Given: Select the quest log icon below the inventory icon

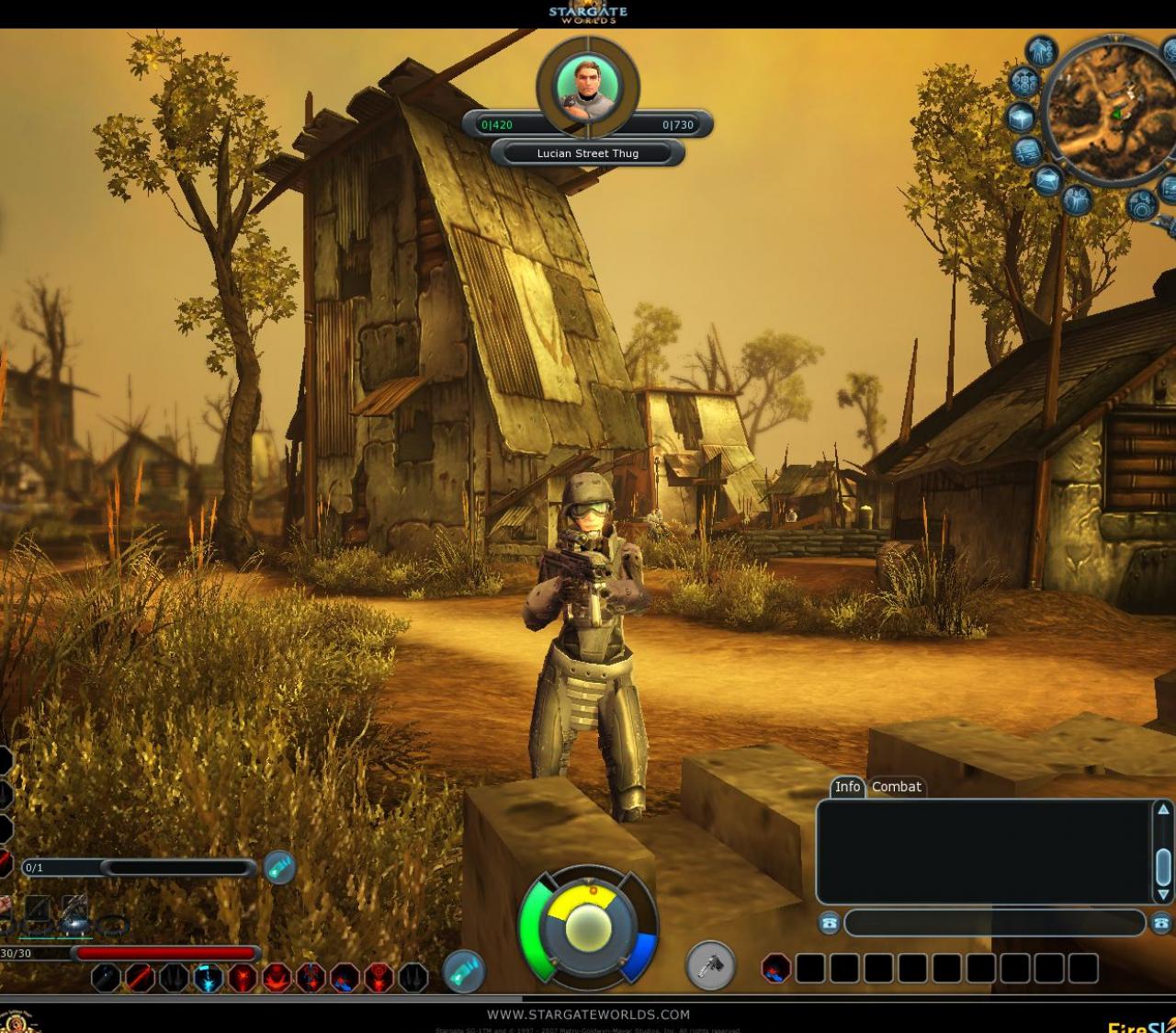Looking at the screenshot, I should click(x=1025, y=153).
